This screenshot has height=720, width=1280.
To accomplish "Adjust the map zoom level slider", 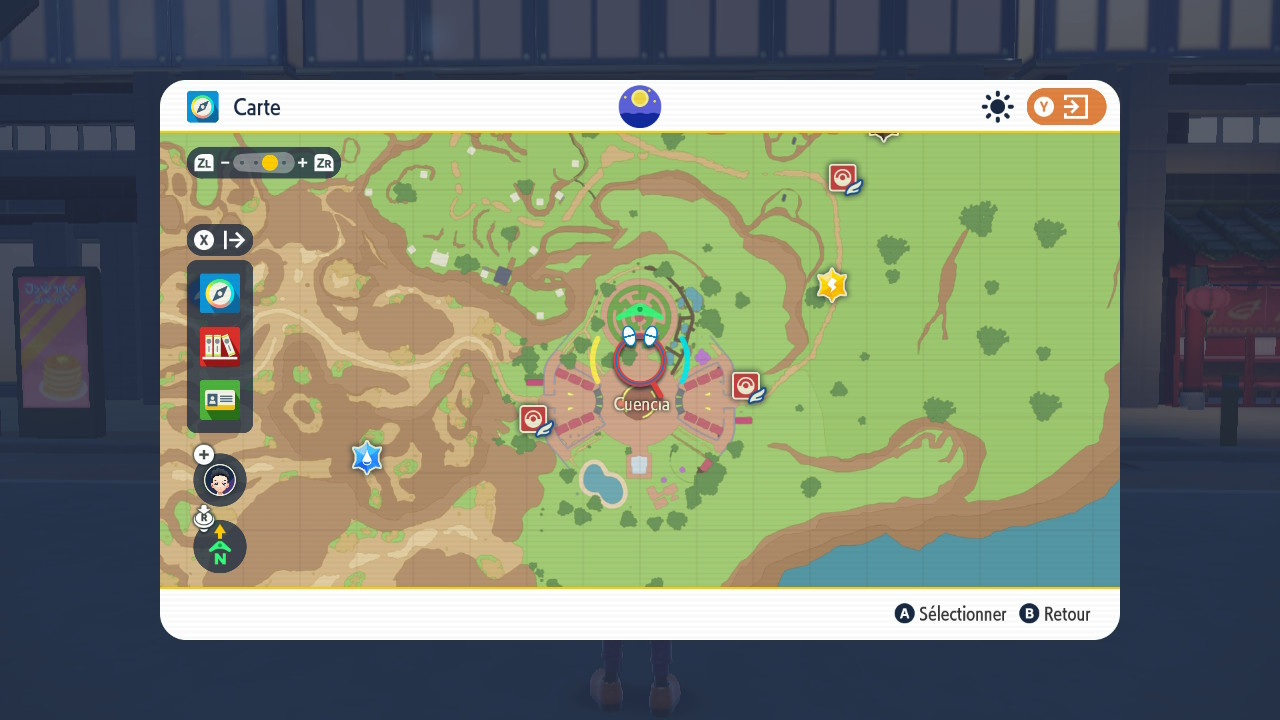I will tap(264, 163).
